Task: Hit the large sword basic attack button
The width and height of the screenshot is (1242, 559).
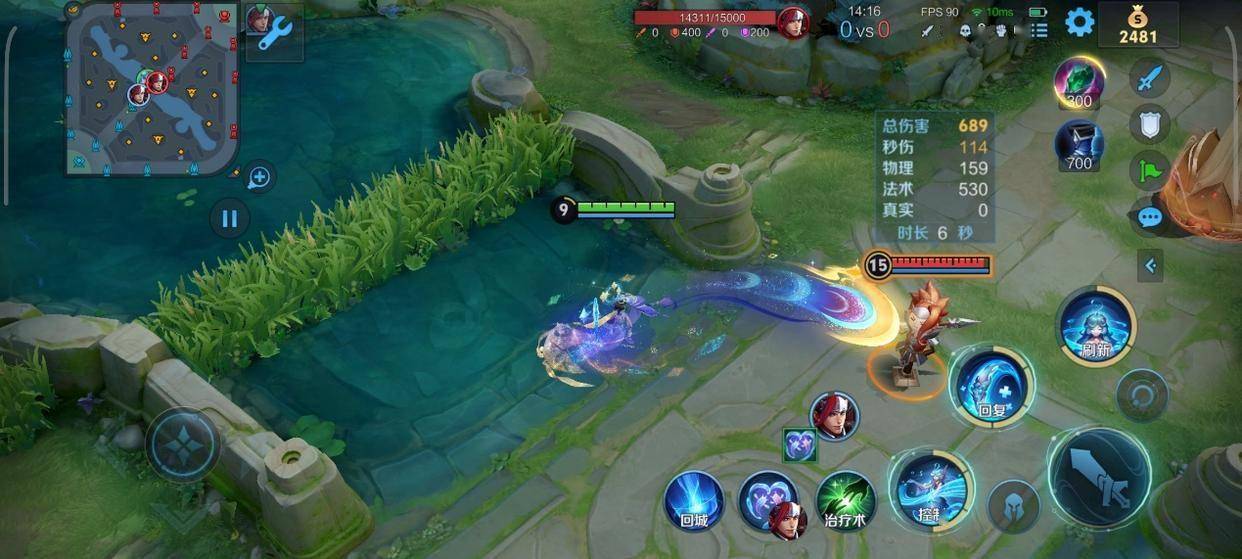Action: [x=1099, y=479]
